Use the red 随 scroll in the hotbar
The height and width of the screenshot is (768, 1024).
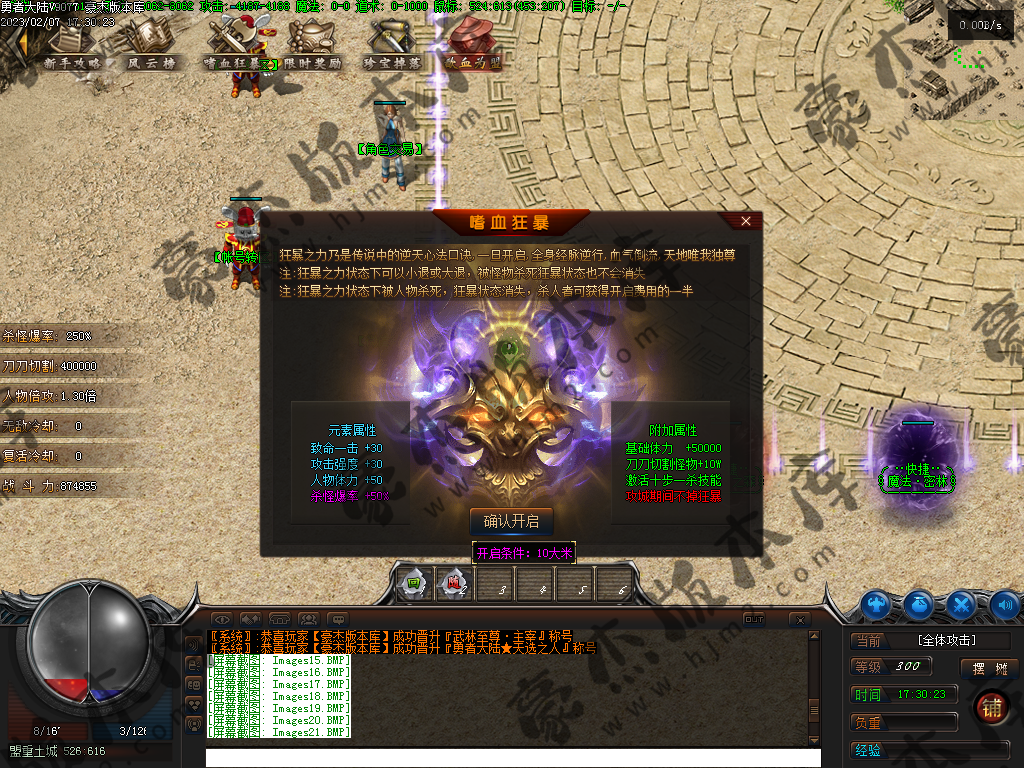(x=453, y=584)
